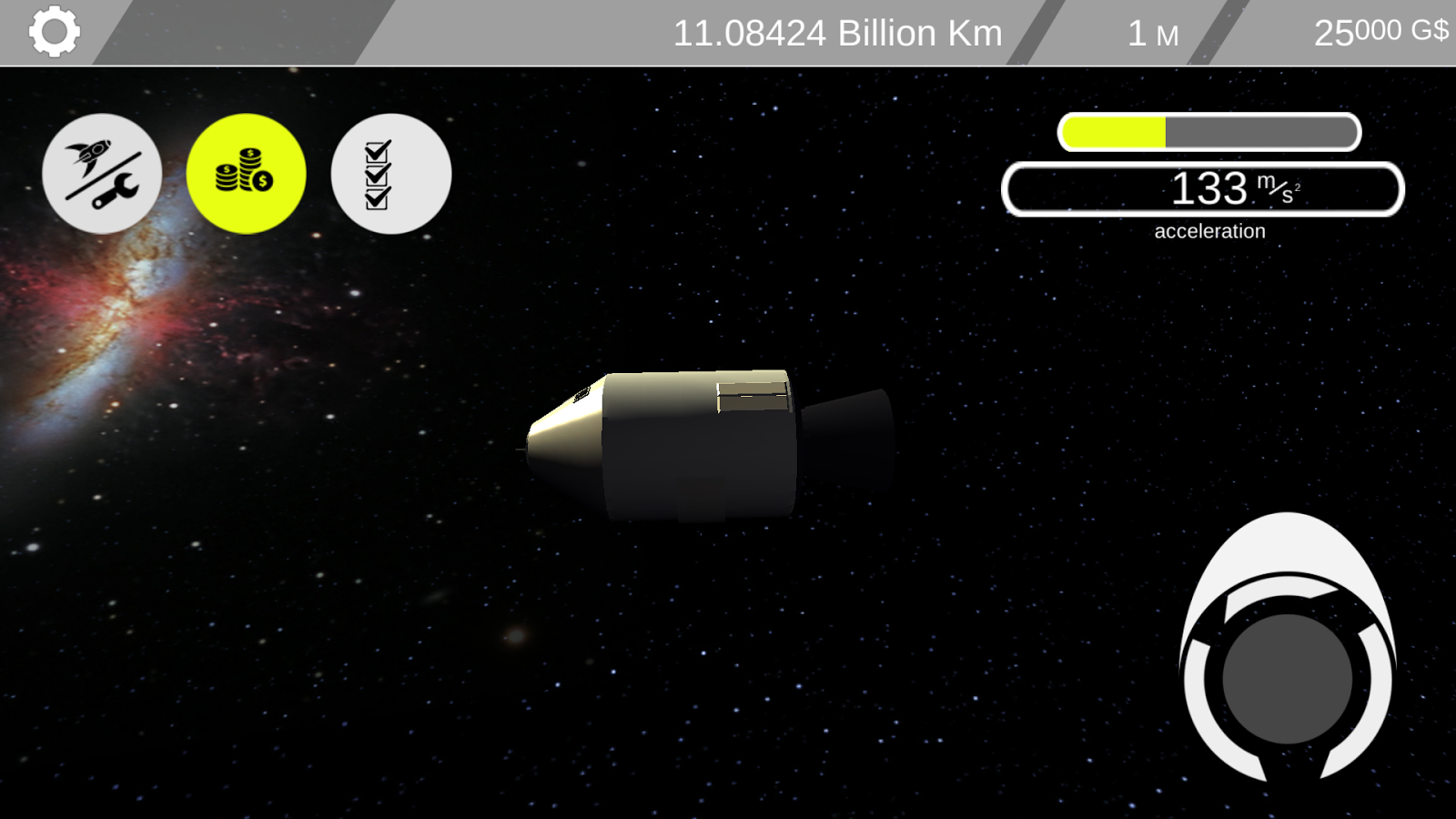The image size is (1456, 819).
Task: Tap the dark inner circle of the booster control
Action: point(1289,678)
